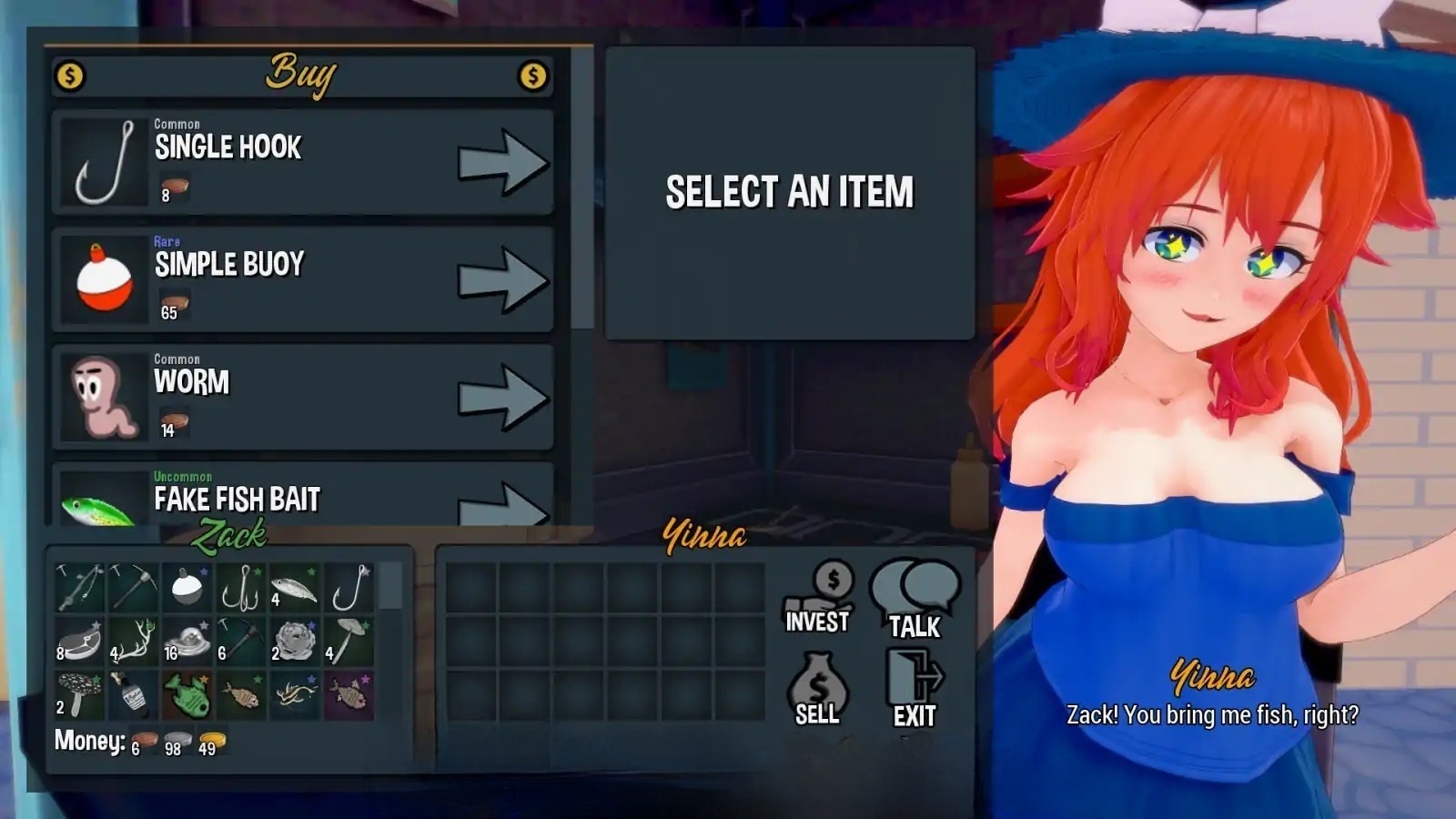This screenshot has width=1456, height=819.
Task: Select the fishing rod inventory slot
Action: pyautogui.click(x=79, y=588)
